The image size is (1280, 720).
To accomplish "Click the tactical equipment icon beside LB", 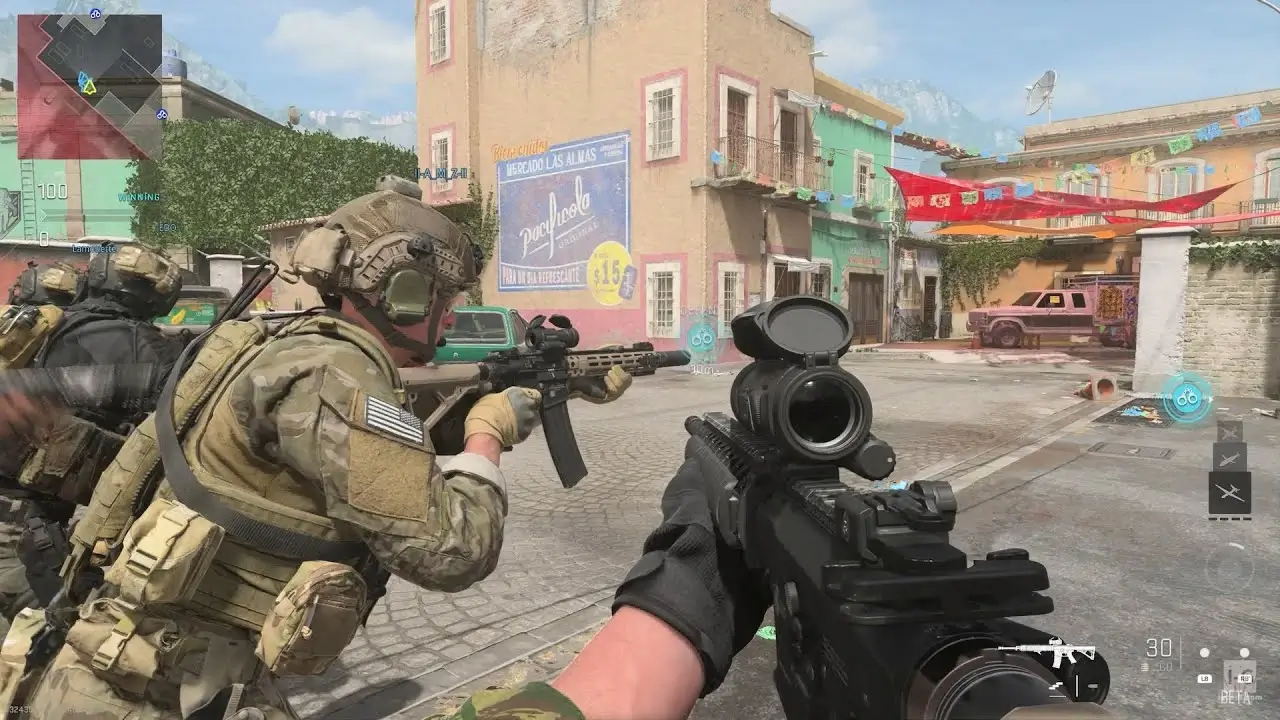I will pos(1203,652).
